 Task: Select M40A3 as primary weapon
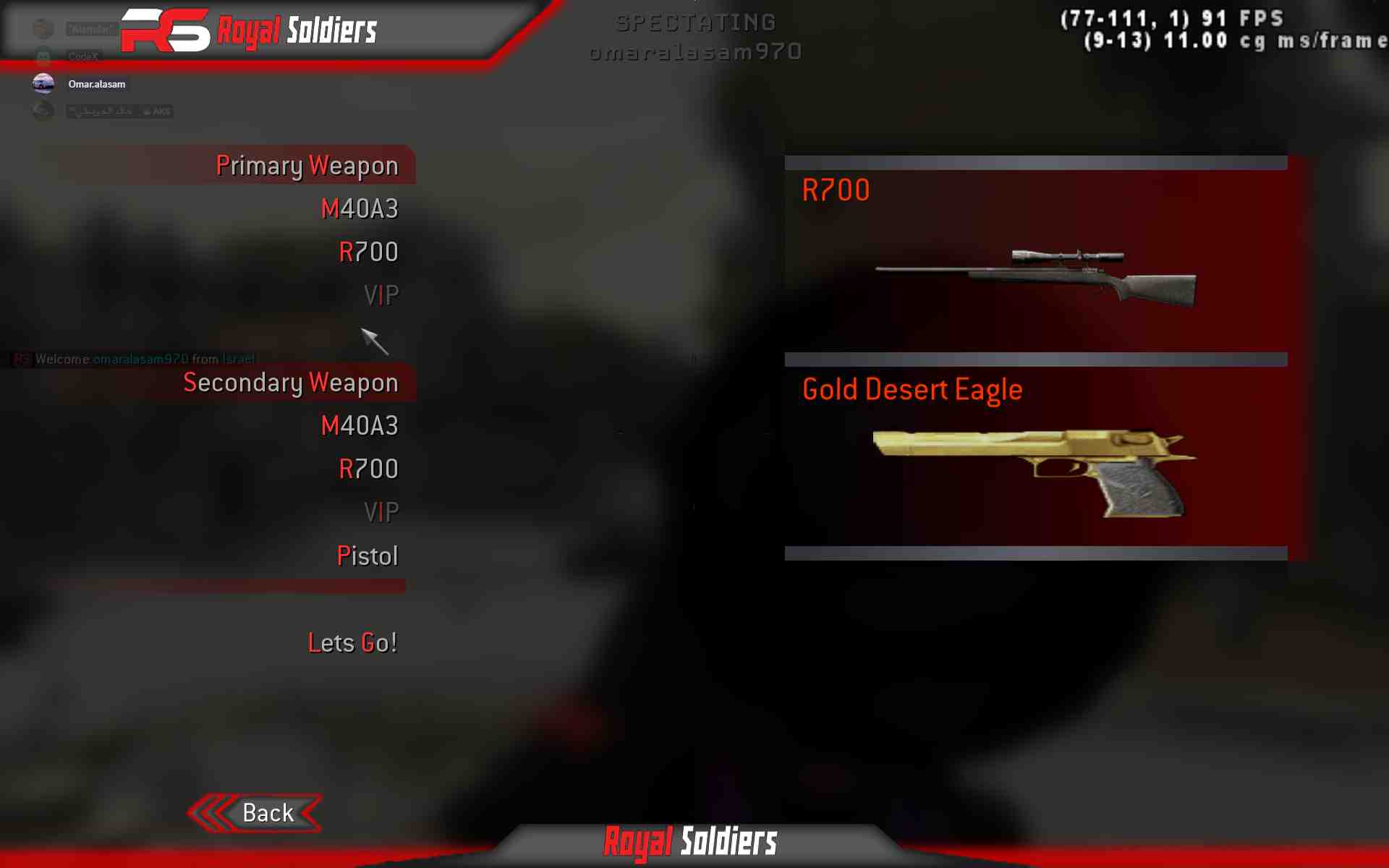(x=360, y=209)
